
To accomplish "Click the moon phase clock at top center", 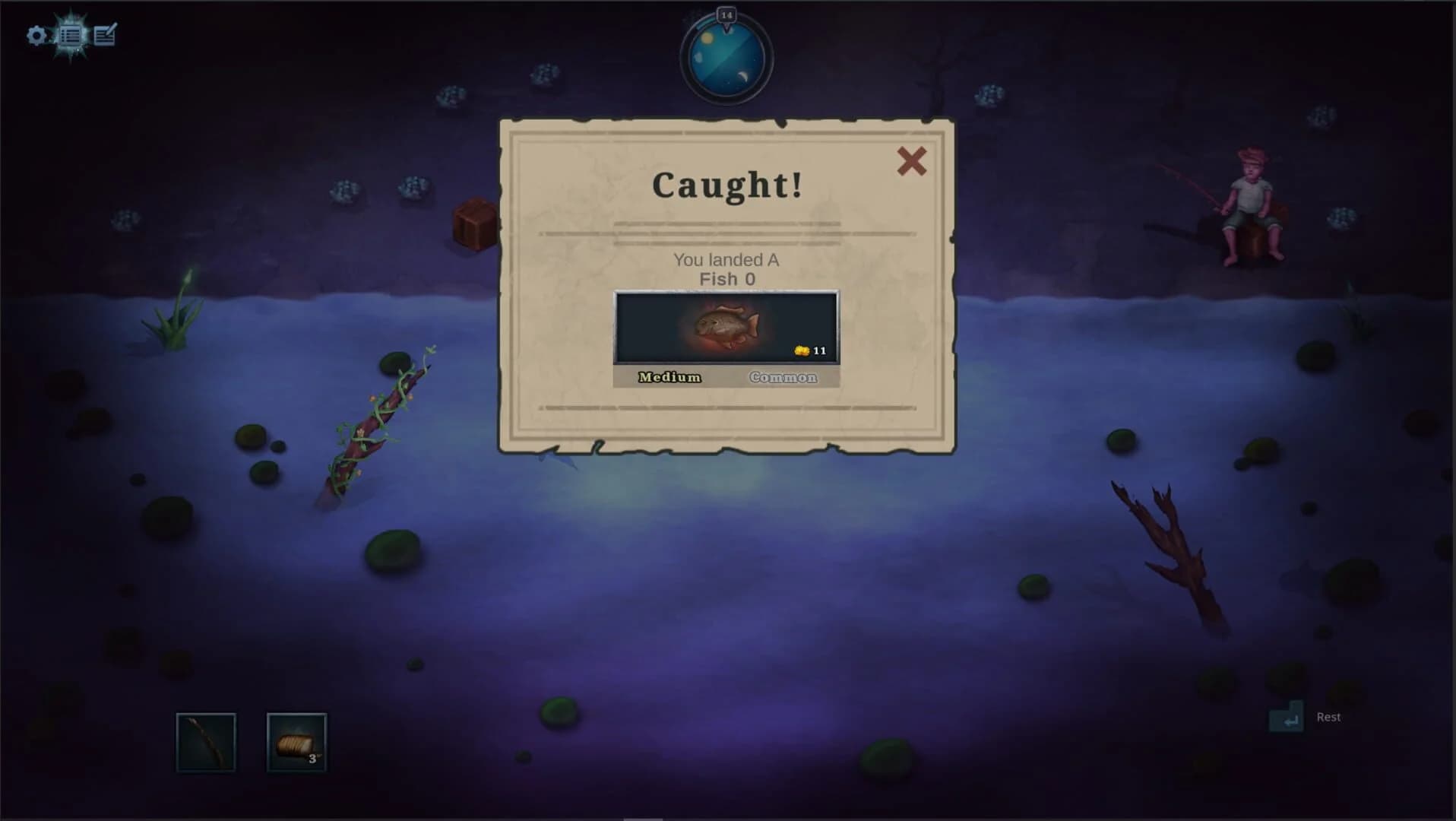I will coord(726,61).
